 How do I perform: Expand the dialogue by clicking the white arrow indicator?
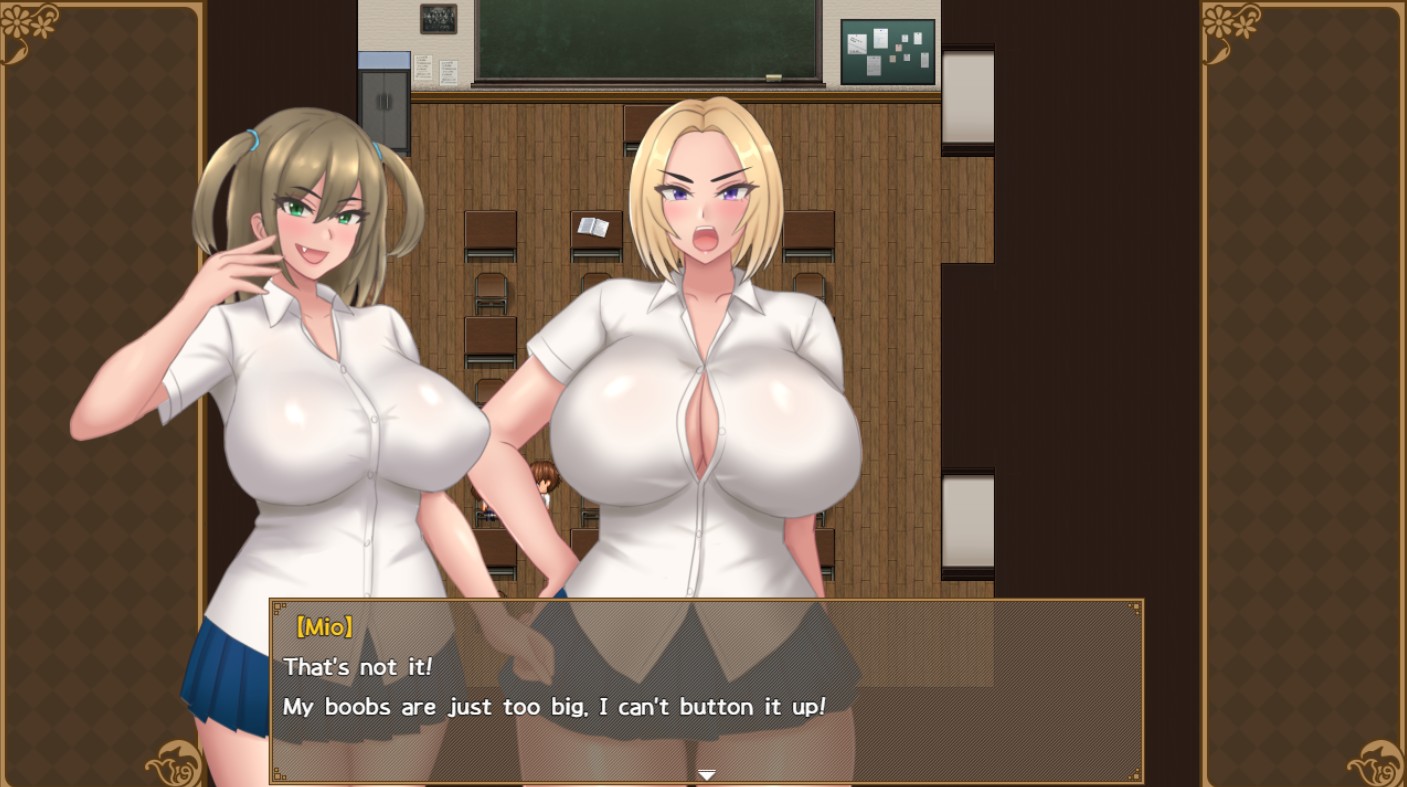pyautogui.click(x=706, y=774)
